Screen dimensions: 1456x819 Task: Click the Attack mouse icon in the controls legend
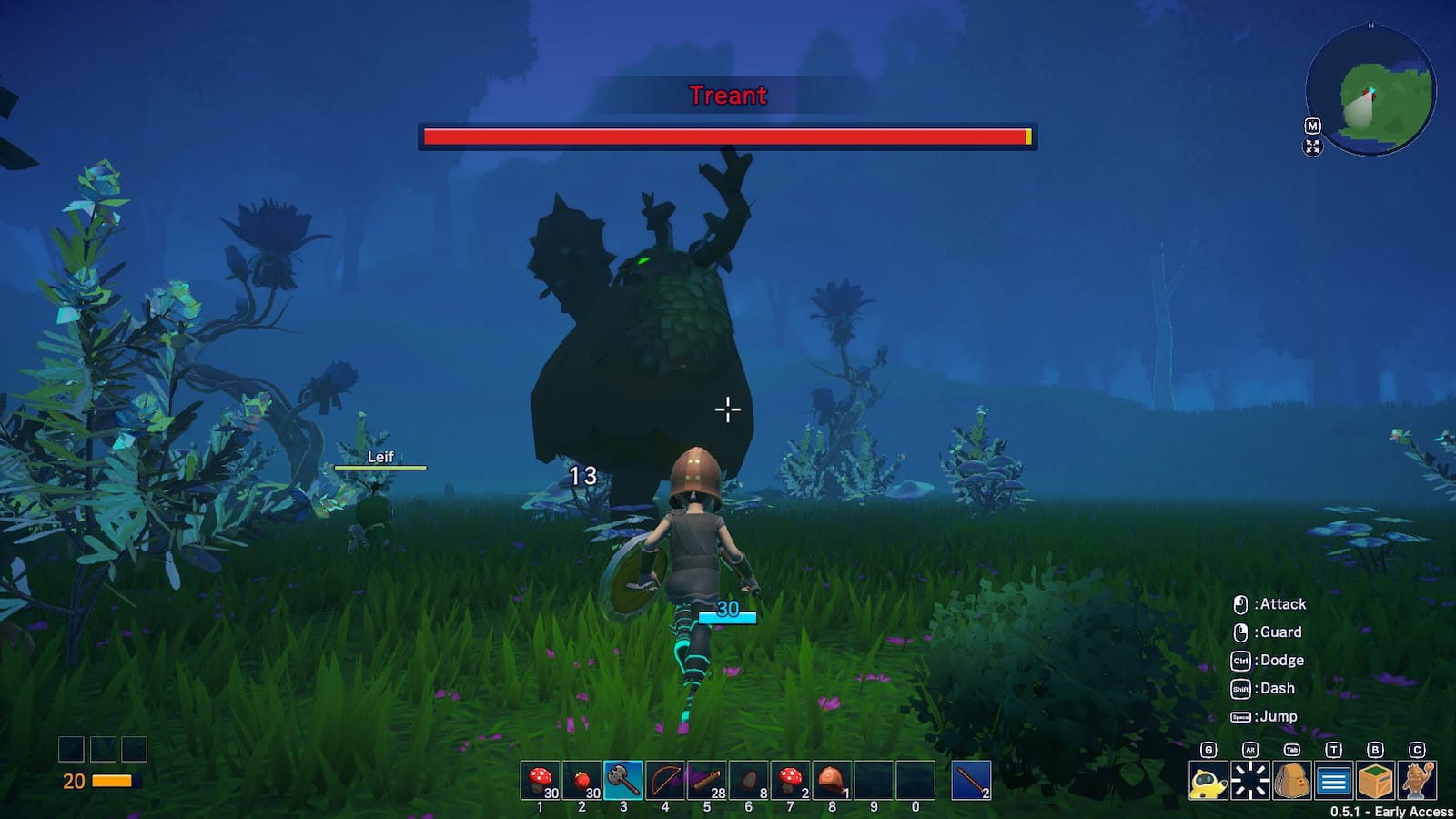[x=1239, y=603]
